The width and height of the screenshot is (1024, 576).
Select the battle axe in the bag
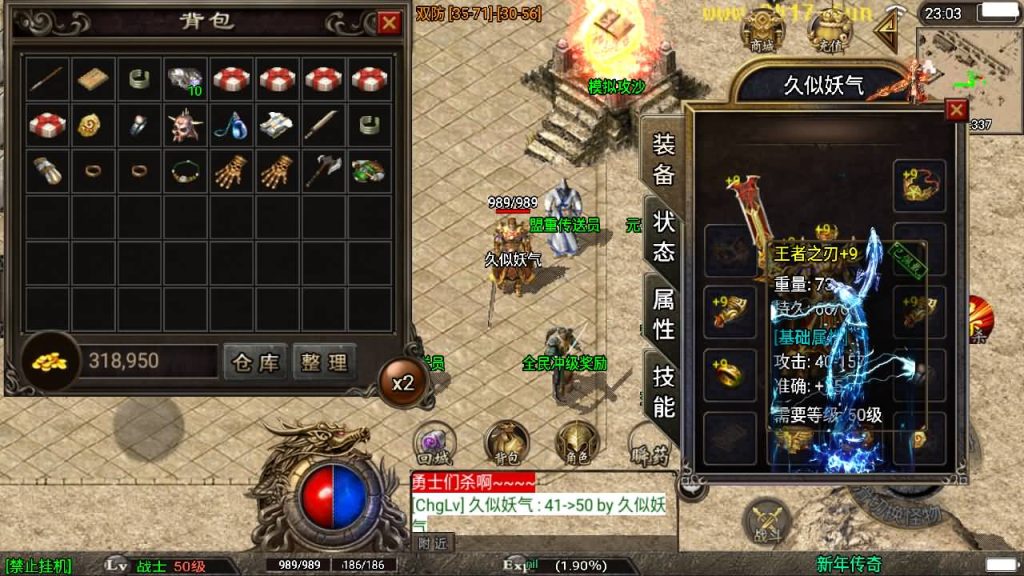click(x=323, y=171)
